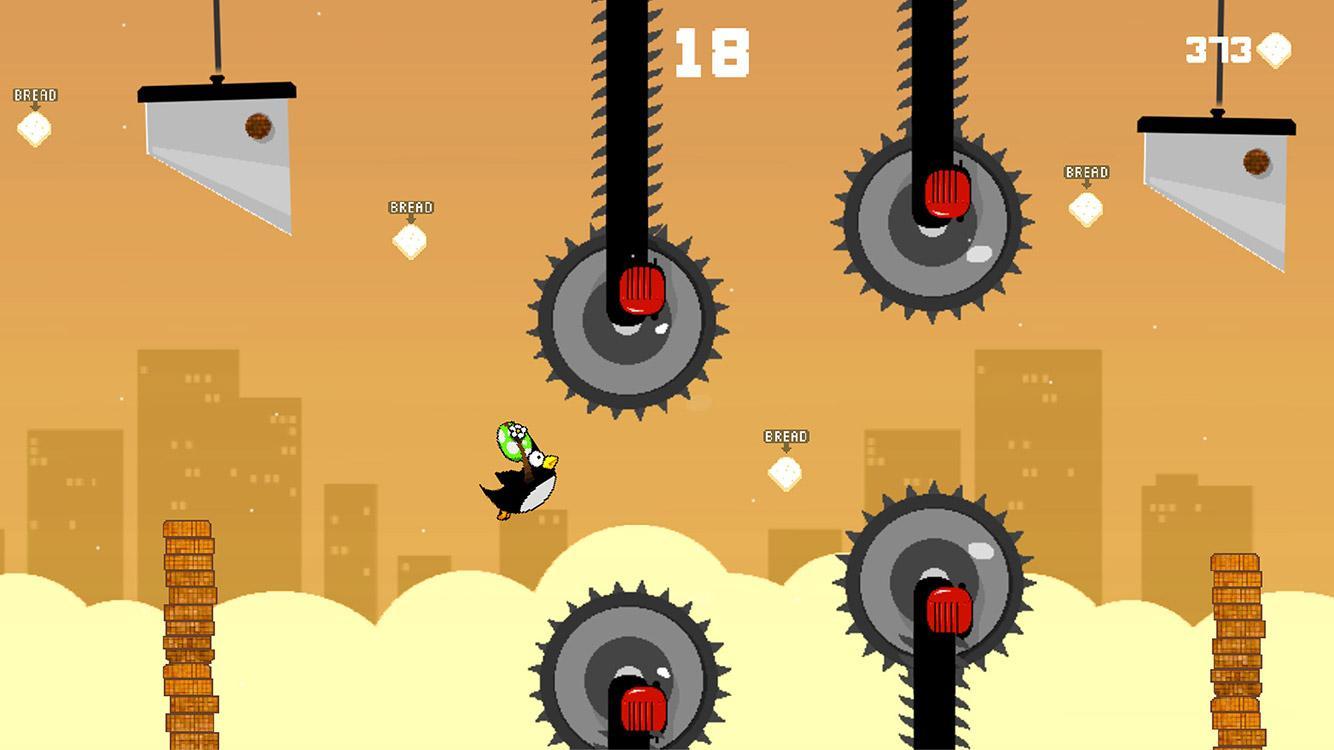1334x750 pixels.
Task: Click the score number 18 at top center
Action: tap(713, 50)
